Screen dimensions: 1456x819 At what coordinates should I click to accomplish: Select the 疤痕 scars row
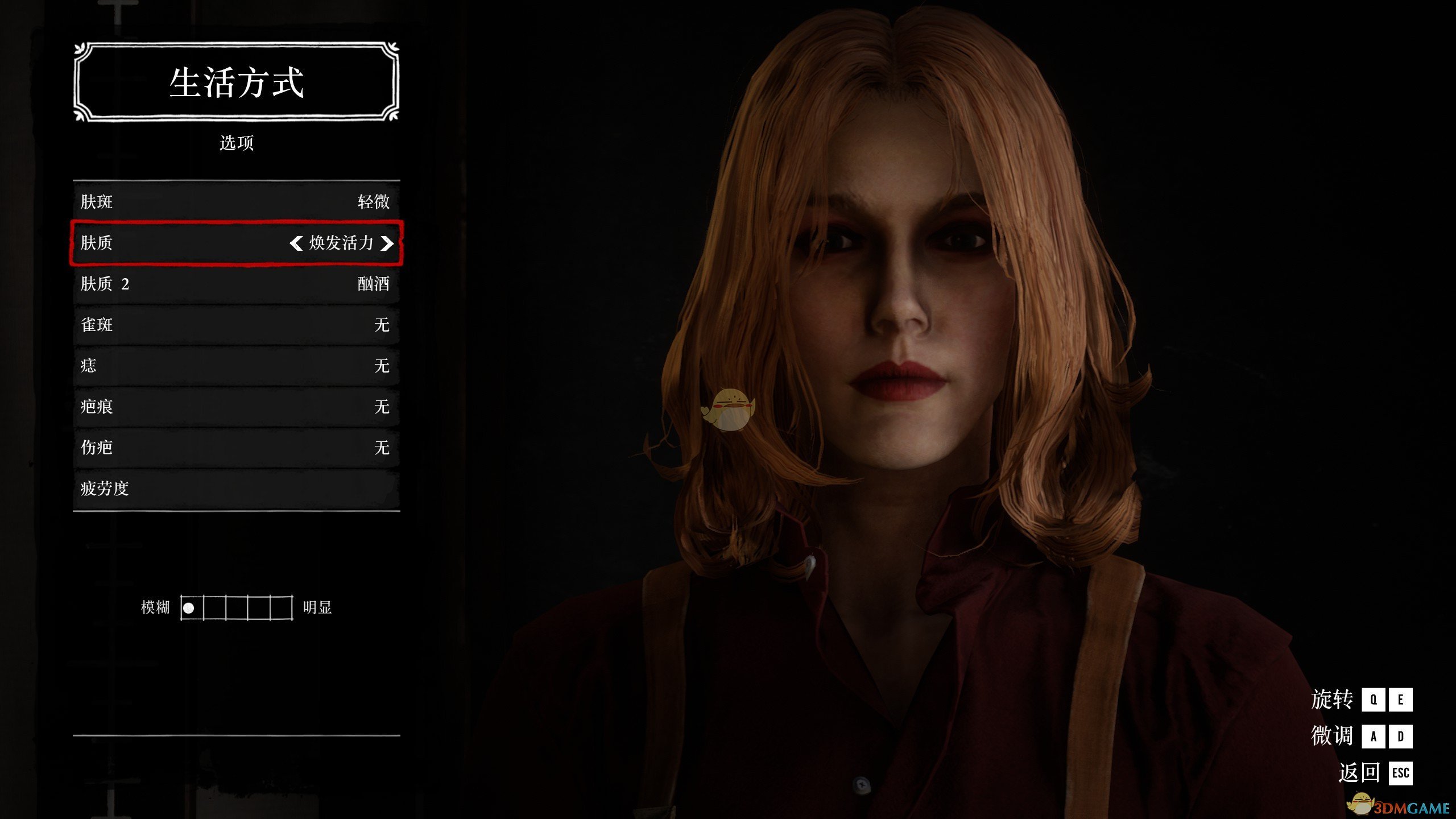click(236, 407)
